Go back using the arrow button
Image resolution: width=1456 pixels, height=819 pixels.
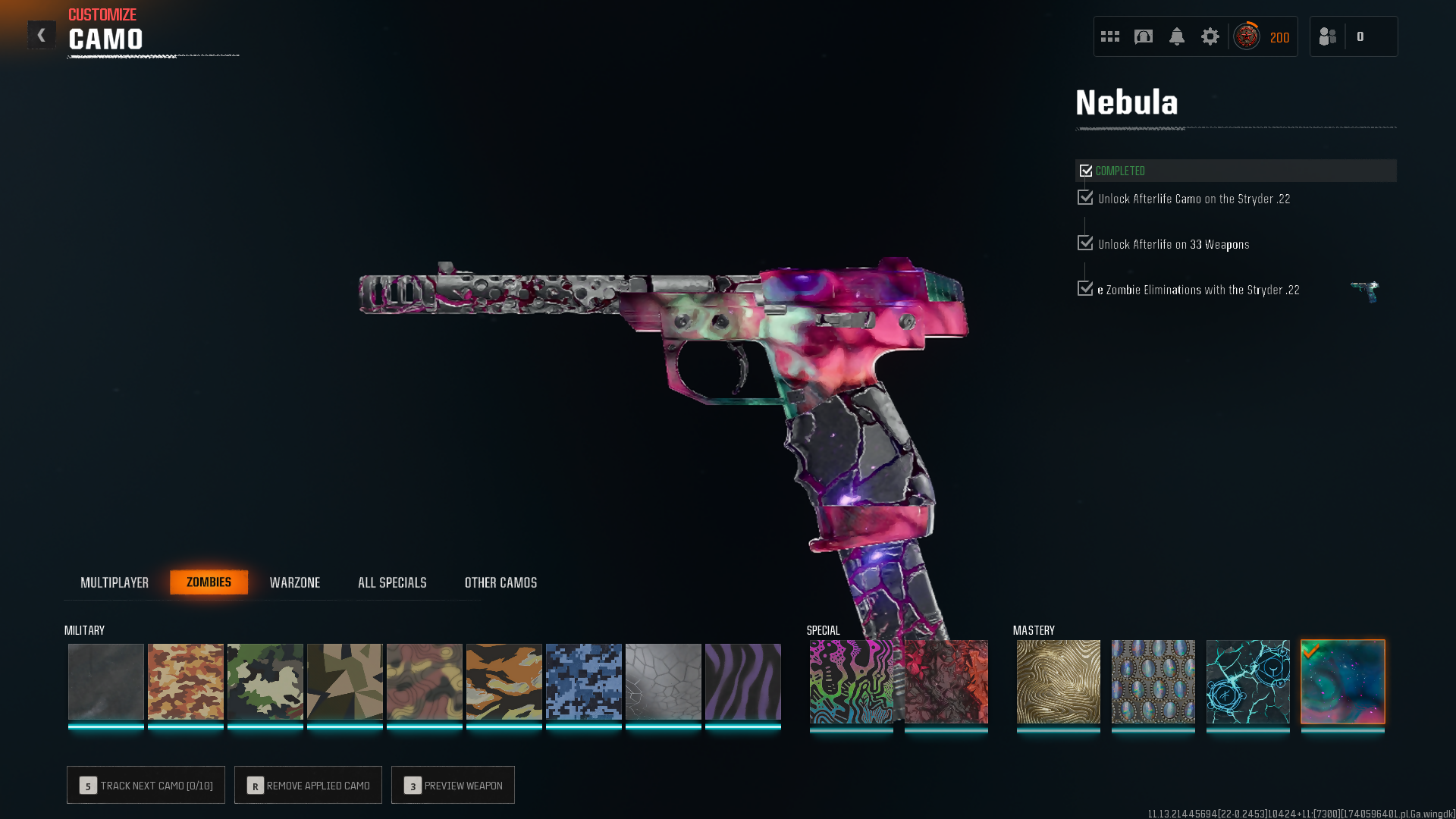[x=42, y=35]
